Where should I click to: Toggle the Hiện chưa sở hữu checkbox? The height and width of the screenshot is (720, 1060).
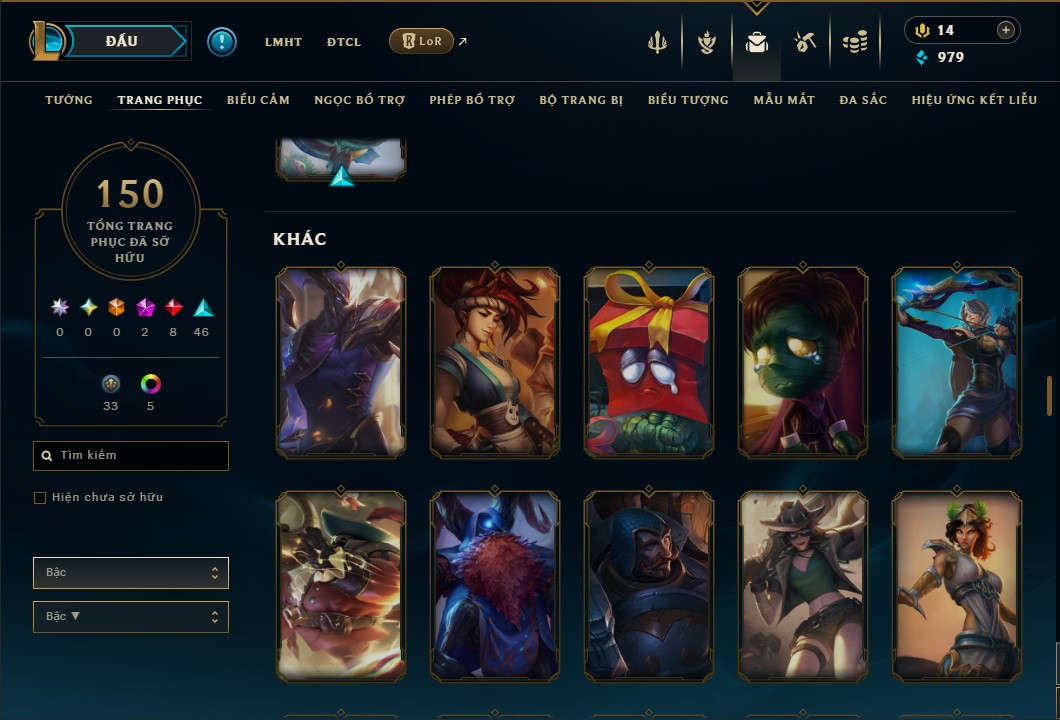40,498
